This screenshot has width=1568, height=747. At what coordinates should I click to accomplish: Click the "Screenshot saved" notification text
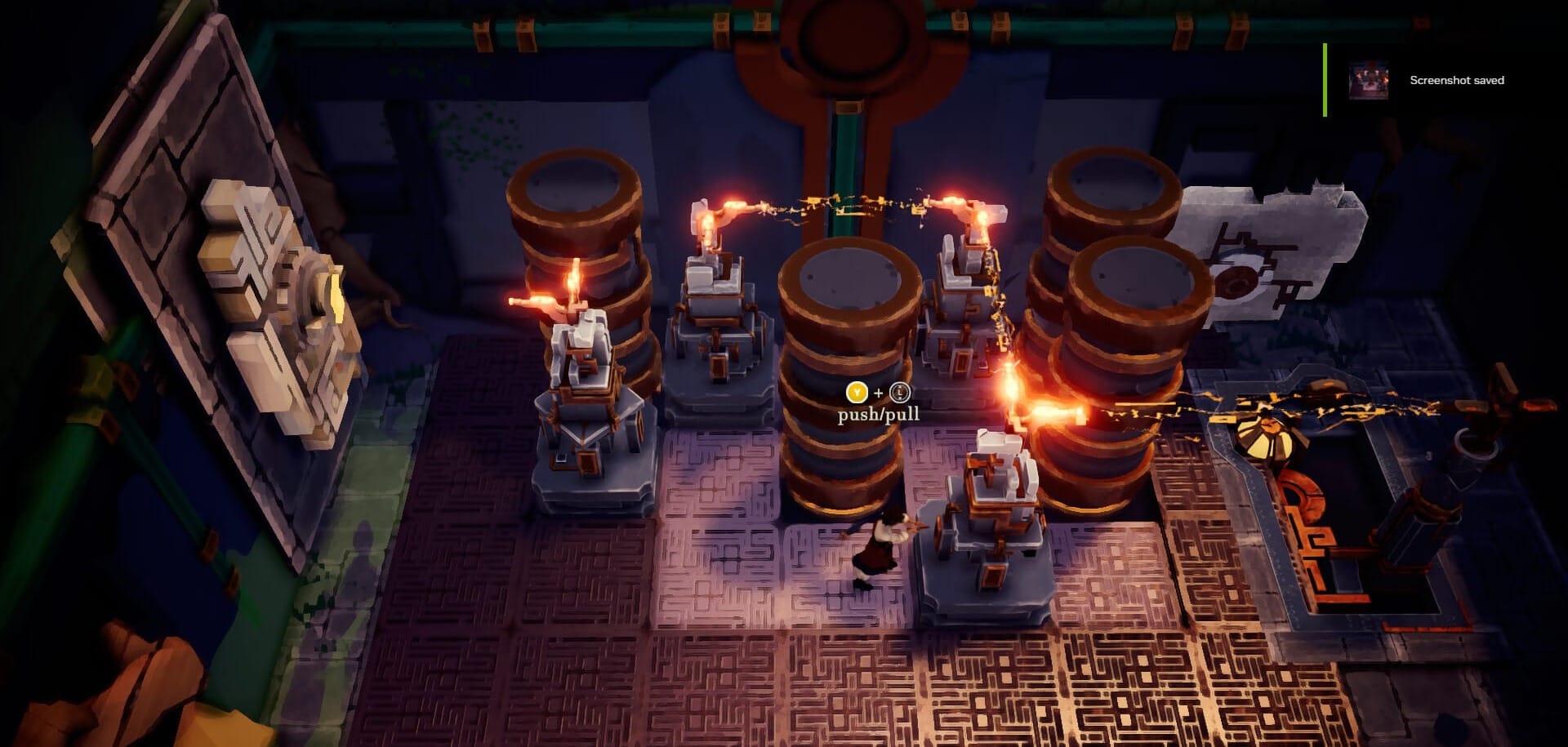pos(1456,80)
